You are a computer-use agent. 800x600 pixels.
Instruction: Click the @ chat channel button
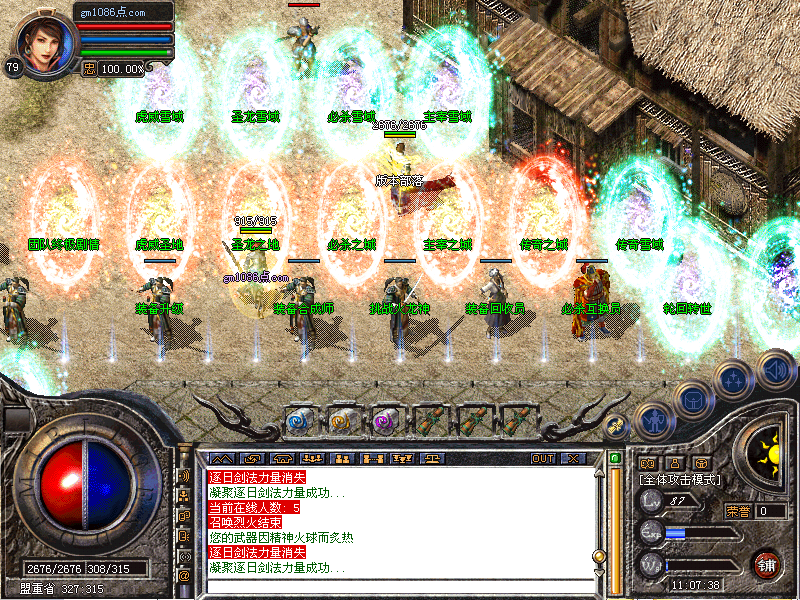(x=184, y=575)
